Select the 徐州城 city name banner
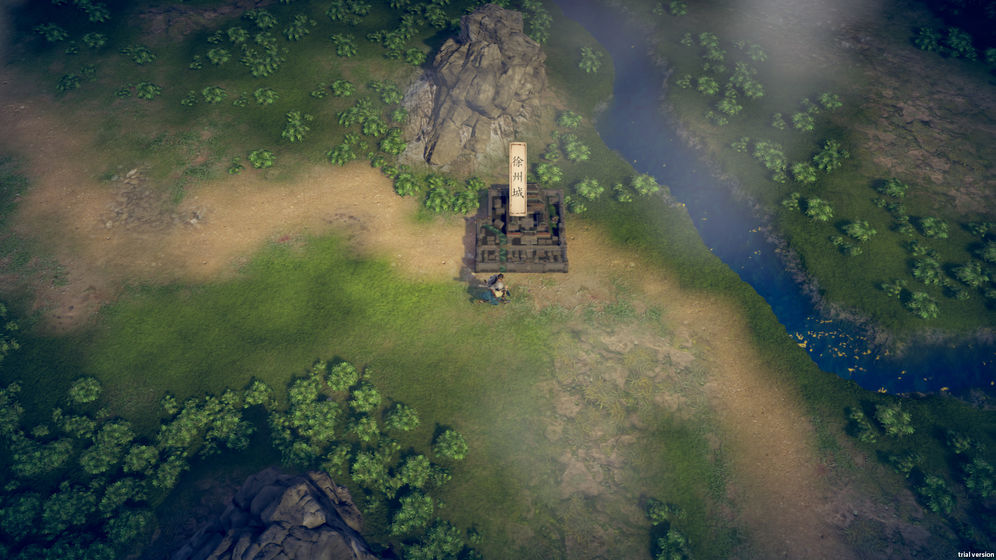Image resolution: width=996 pixels, height=560 pixels. click(x=517, y=178)
